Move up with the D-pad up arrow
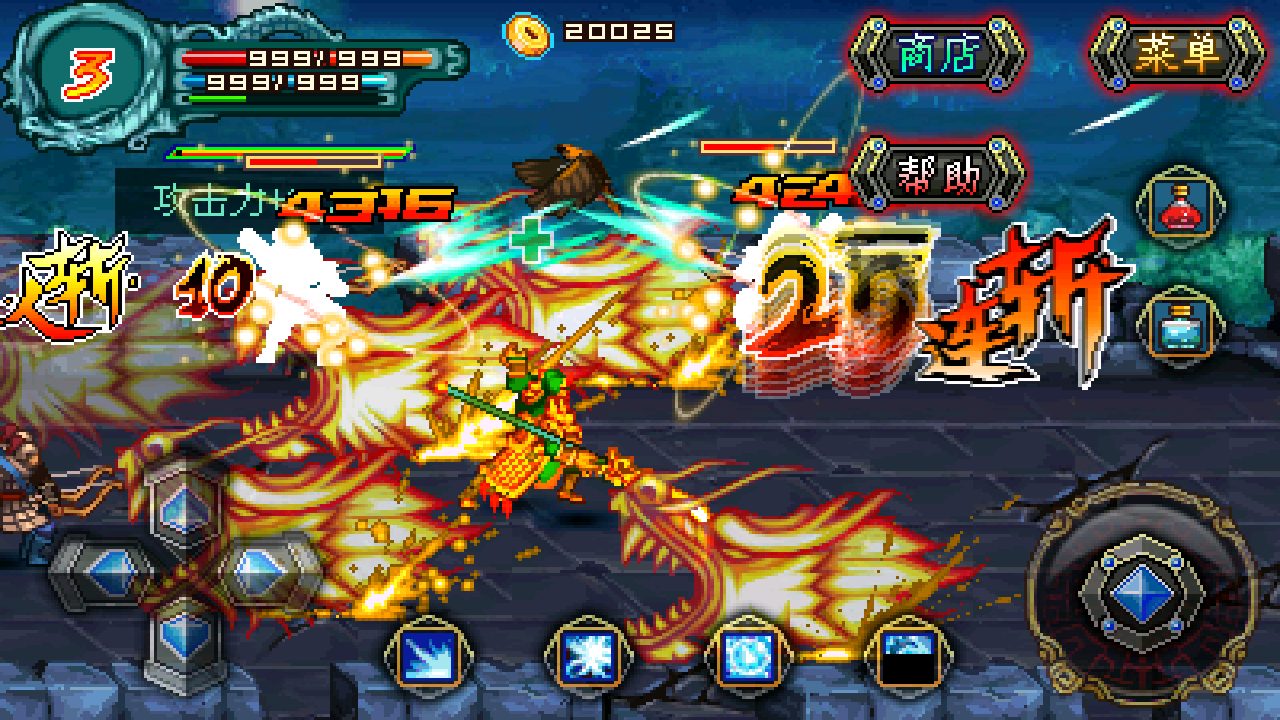 (x=185, y=504)
